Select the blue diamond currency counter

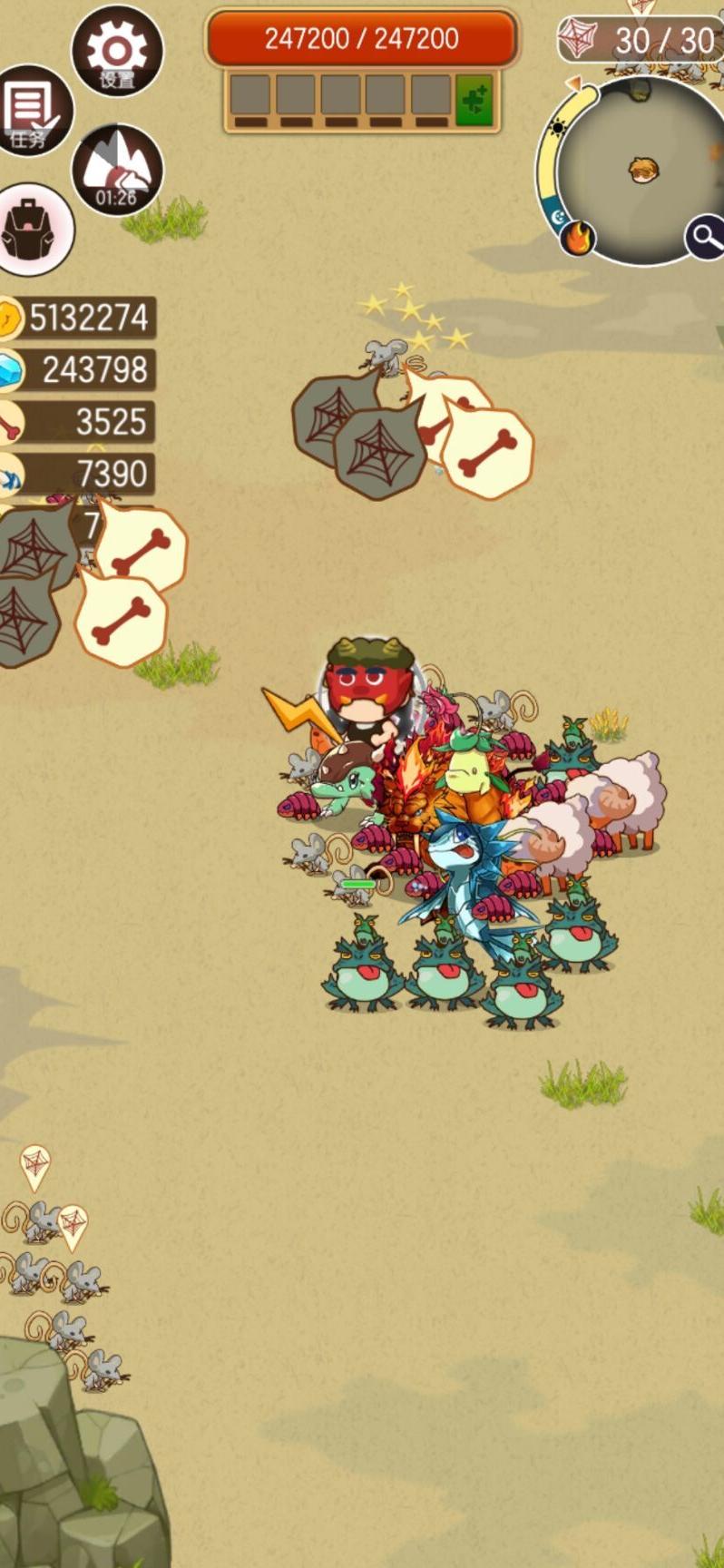[x=78, y=369]
